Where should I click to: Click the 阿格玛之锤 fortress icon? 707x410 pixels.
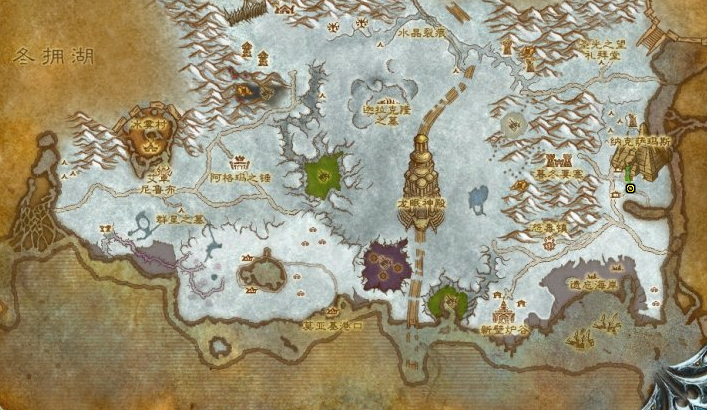point(241,160)
